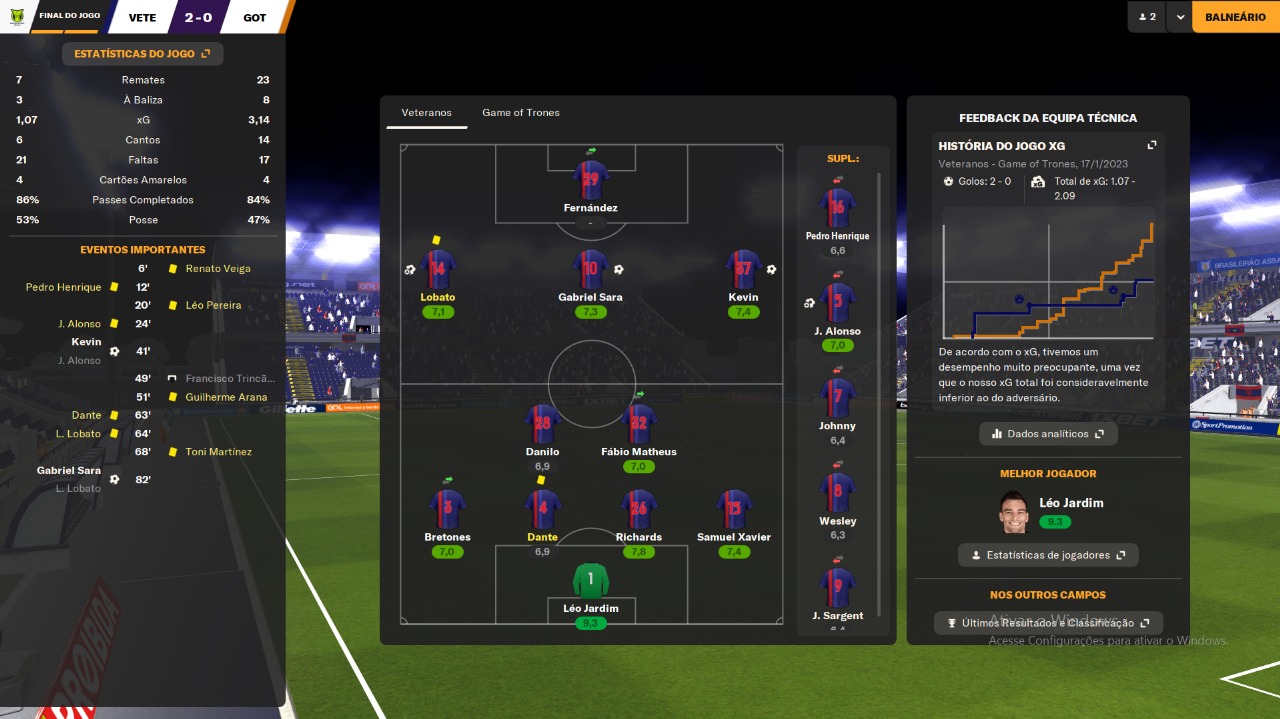The height and width of the screenshot is (719, 1280).
Task: Select Gabriel Sara's shirt number 10
Action: coord(590,270)
